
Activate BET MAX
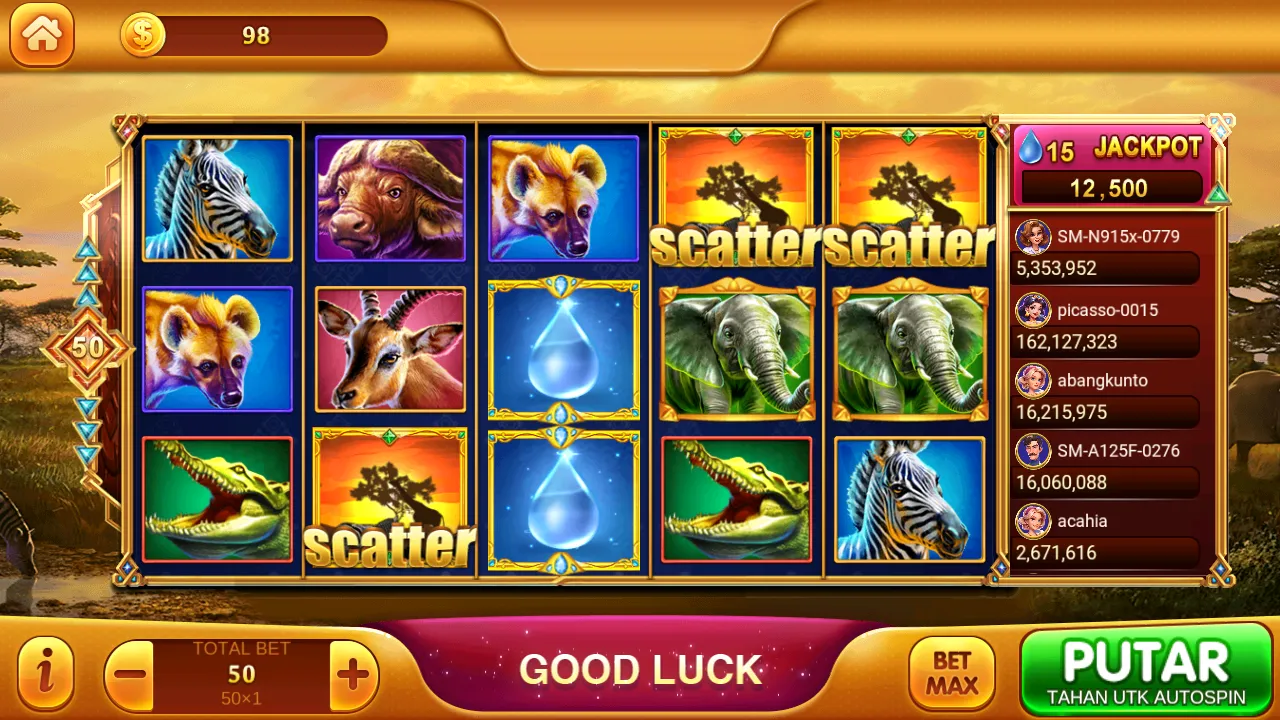point(950,670)
